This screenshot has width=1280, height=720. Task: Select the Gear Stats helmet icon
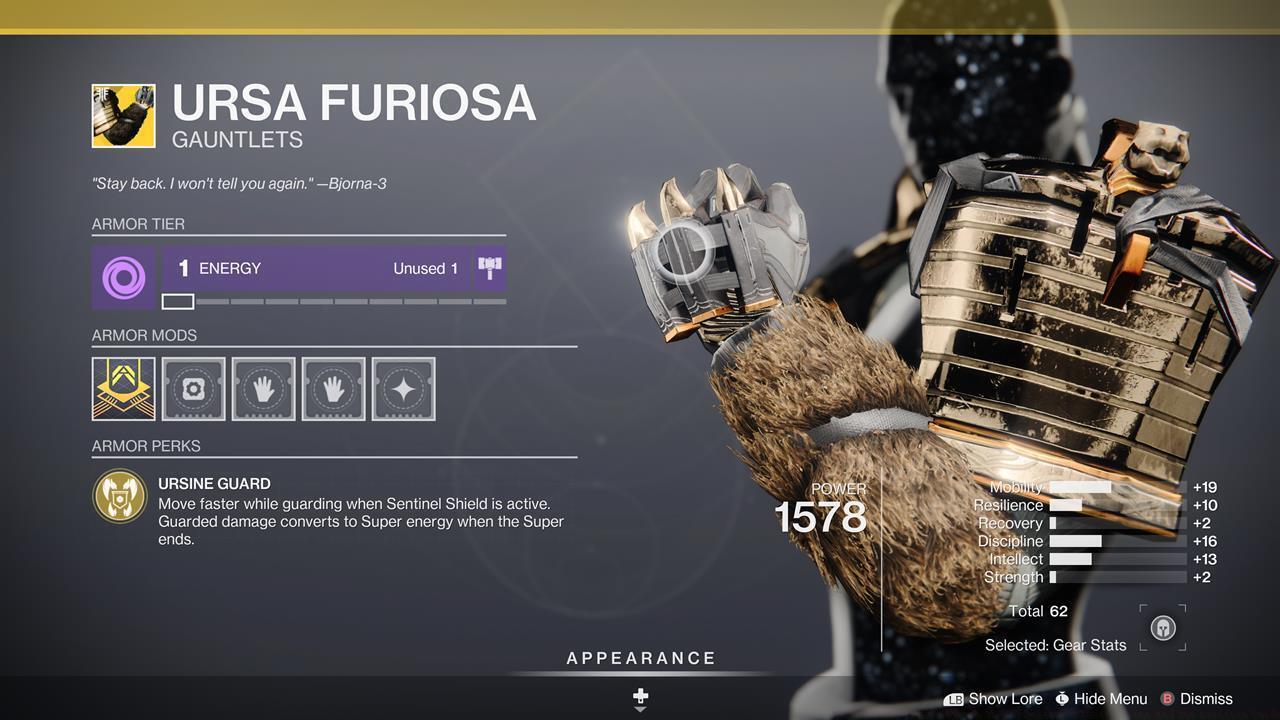(1163, 626)
